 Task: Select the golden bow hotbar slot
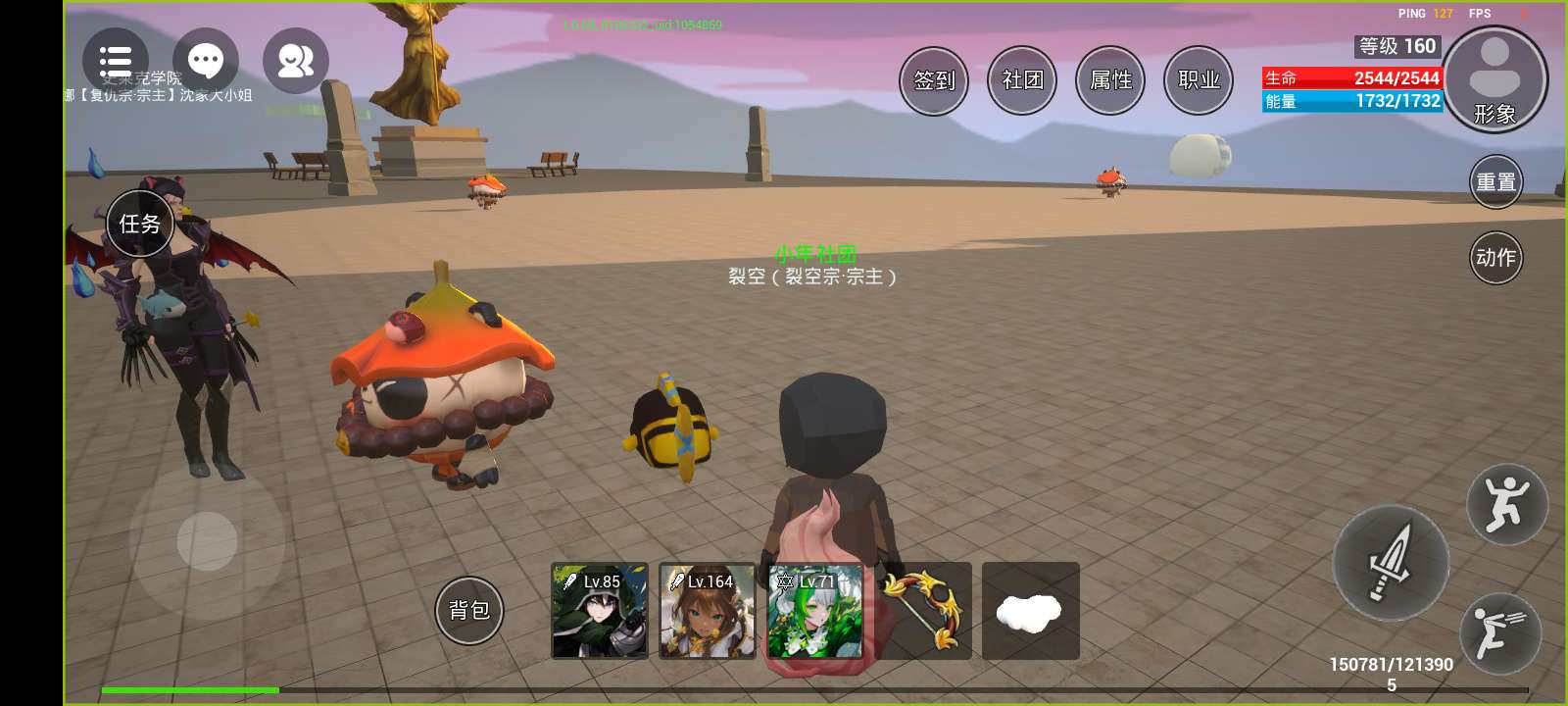923,611
